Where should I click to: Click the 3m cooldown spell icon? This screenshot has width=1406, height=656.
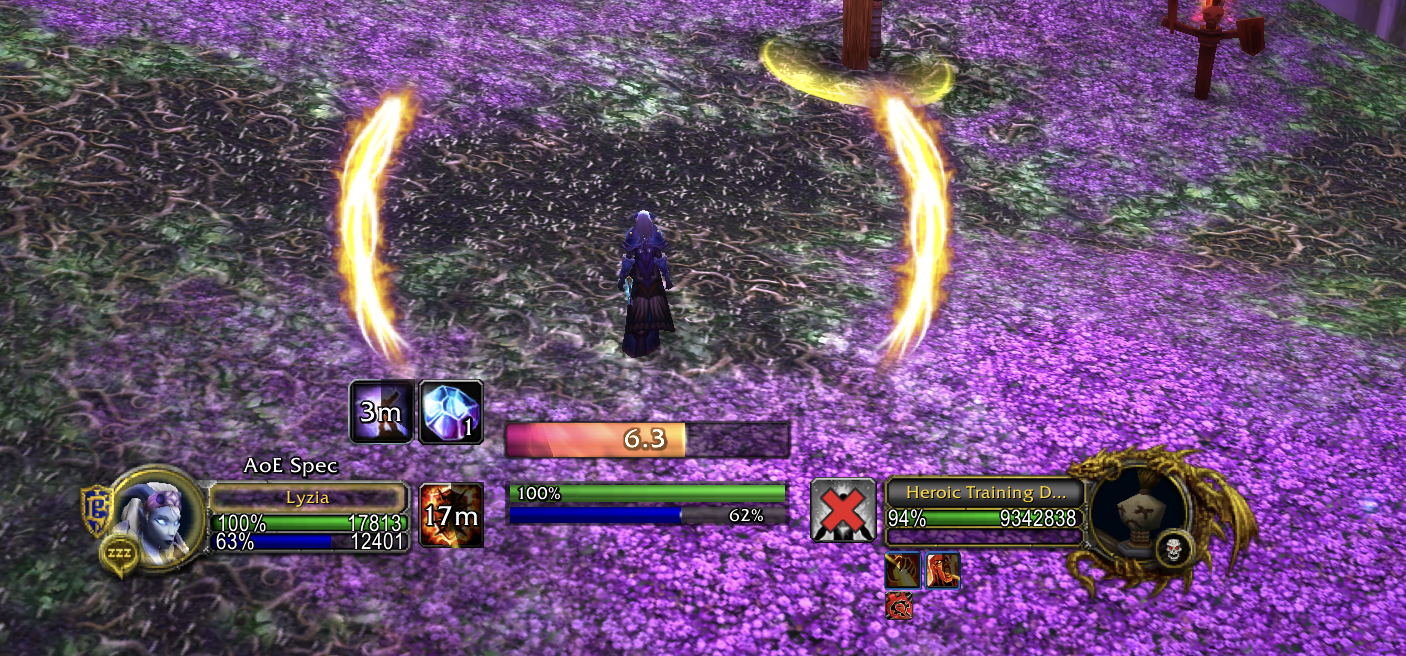point(381,411)
